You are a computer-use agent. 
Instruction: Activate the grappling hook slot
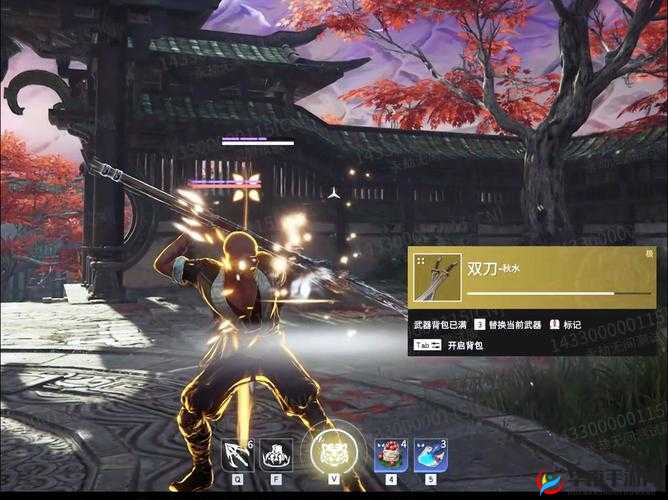coord(237,455)
